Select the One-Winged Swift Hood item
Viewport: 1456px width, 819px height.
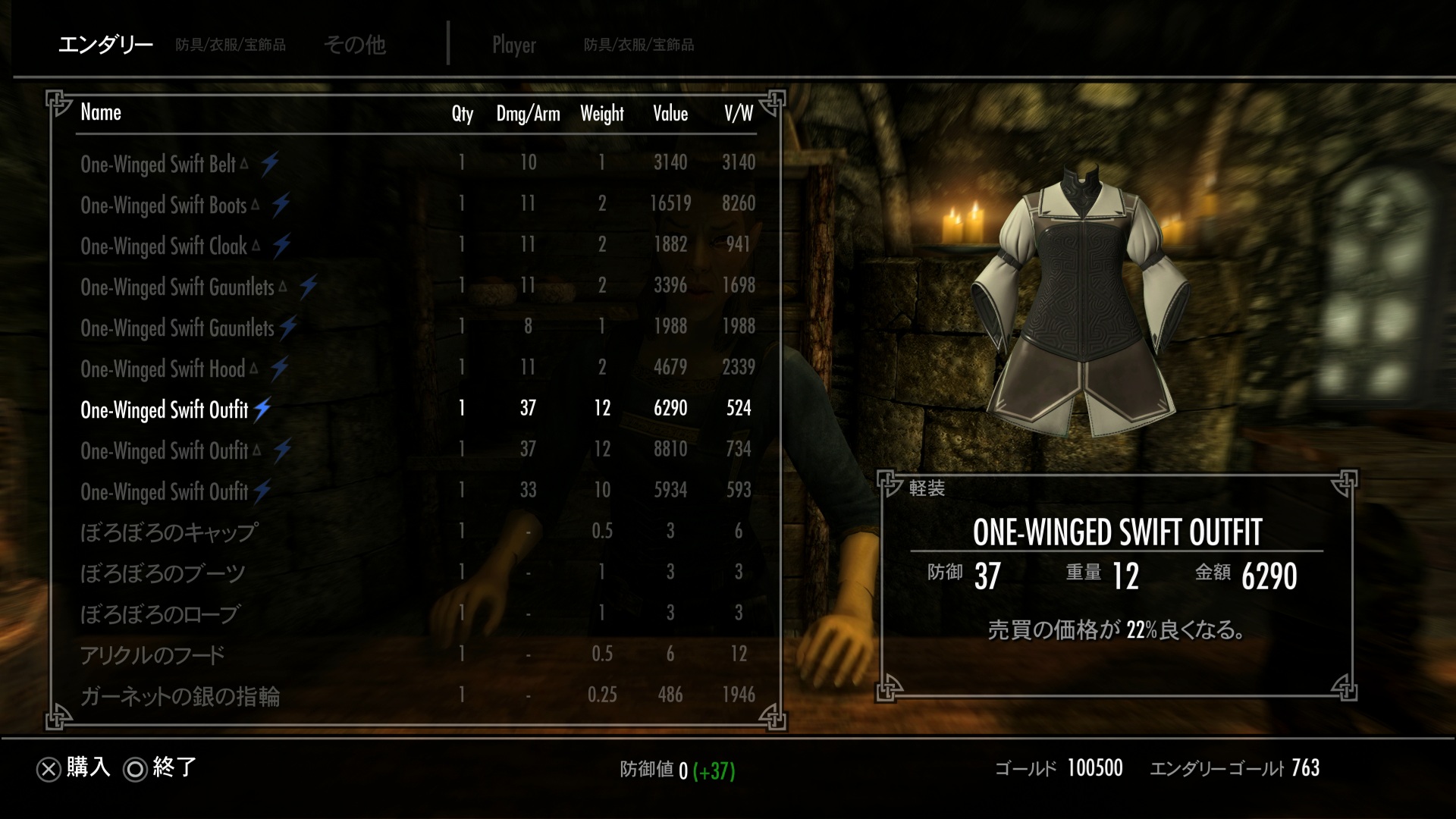tap(163, 369)
